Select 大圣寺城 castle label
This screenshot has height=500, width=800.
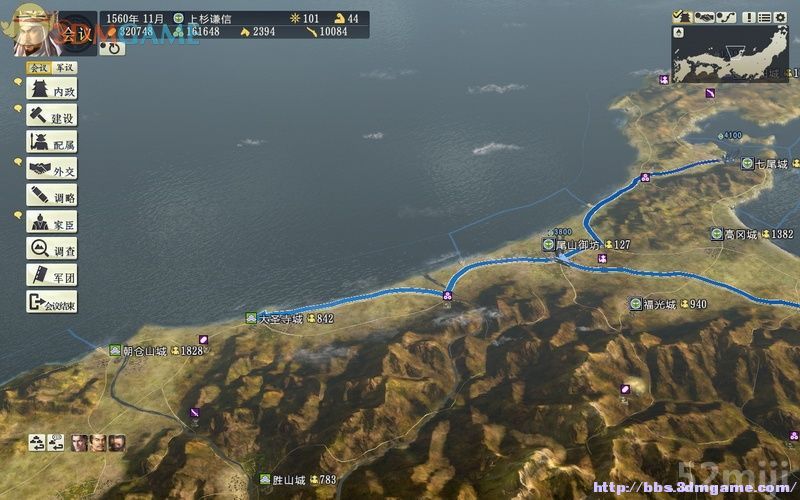tap(279, 319)
